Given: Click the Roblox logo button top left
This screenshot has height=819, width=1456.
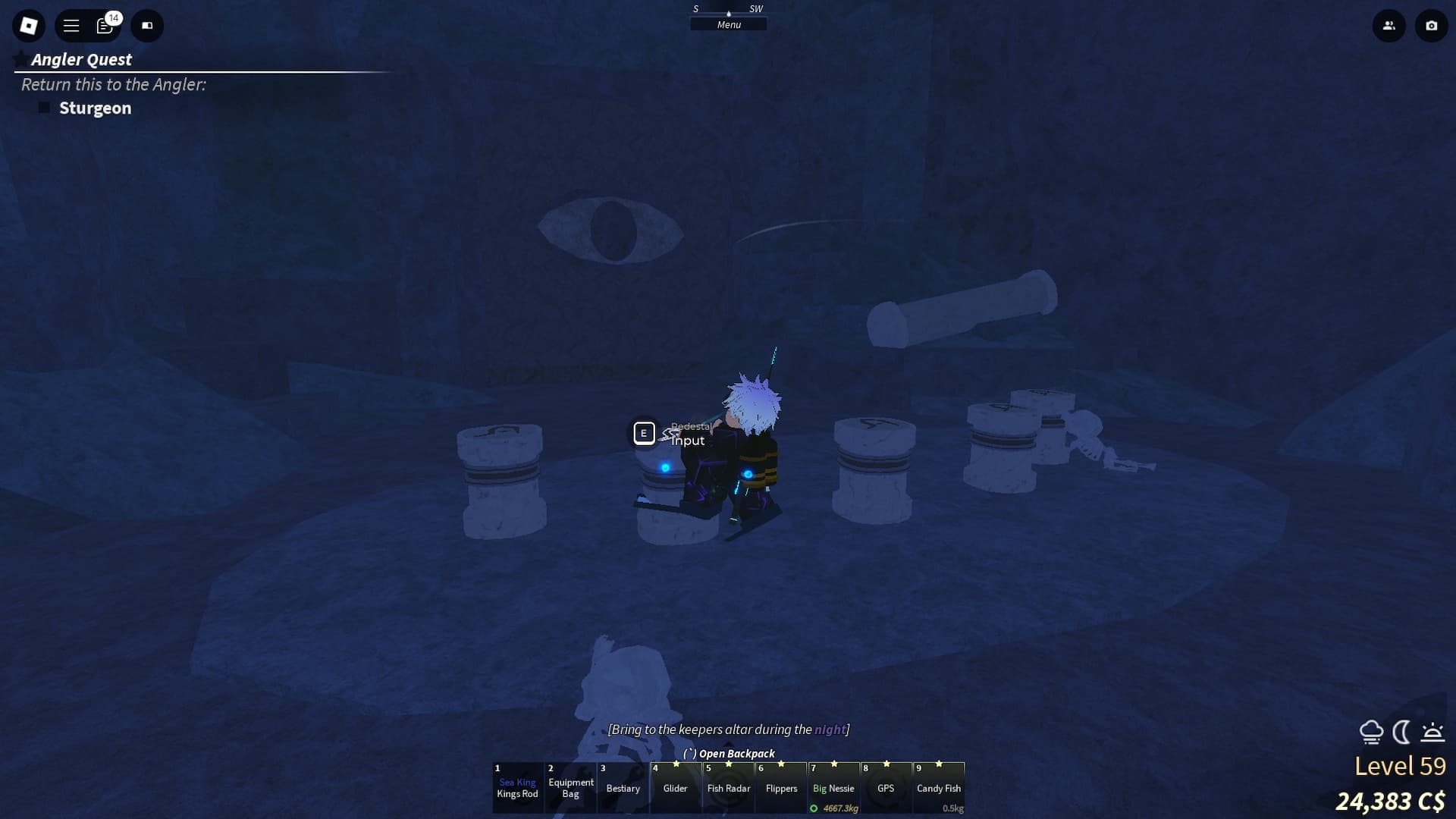Looking at the screenshot, I should click(28, 25).
